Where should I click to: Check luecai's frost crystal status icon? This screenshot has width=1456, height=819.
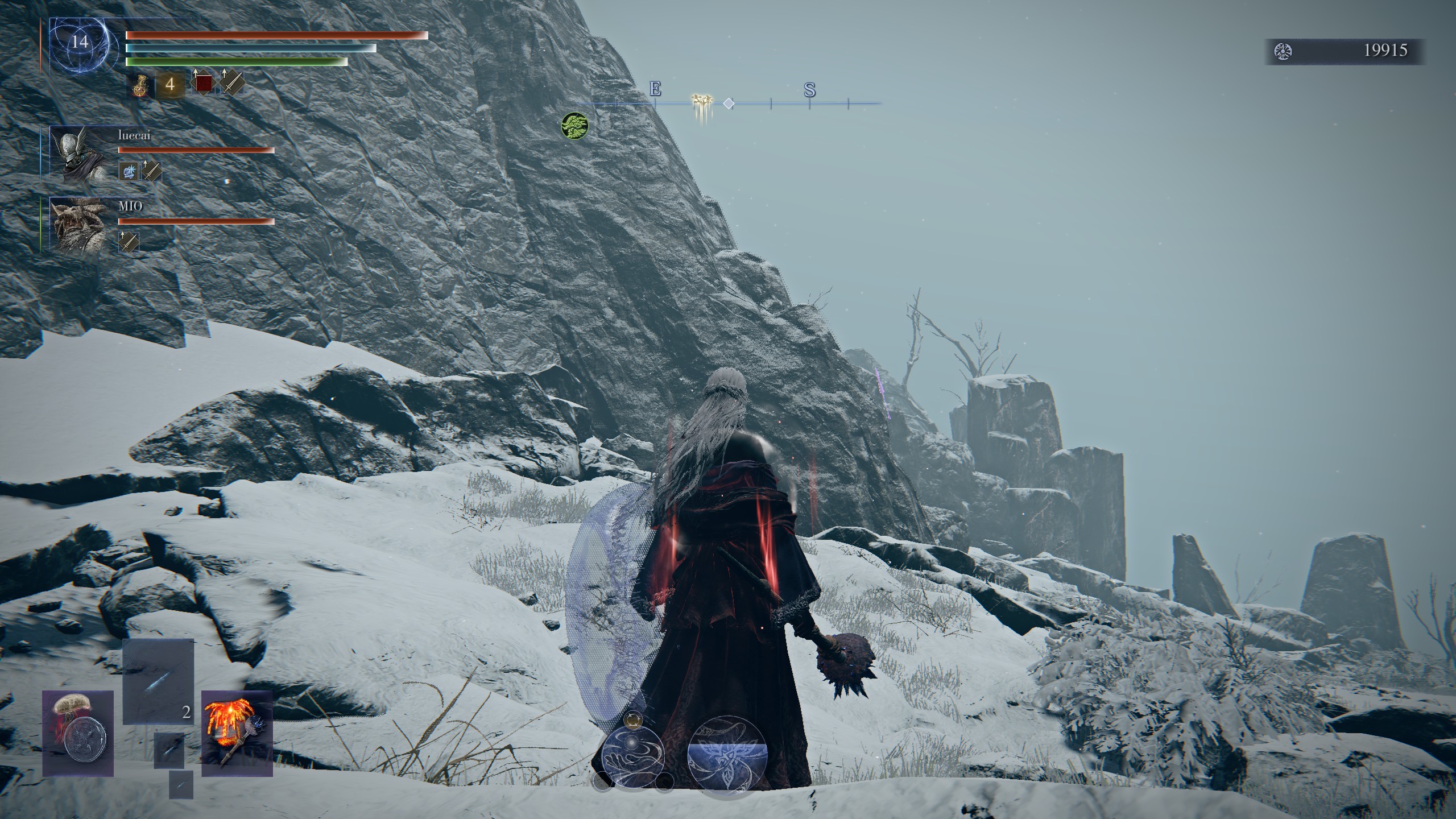[x=129, y=171]
